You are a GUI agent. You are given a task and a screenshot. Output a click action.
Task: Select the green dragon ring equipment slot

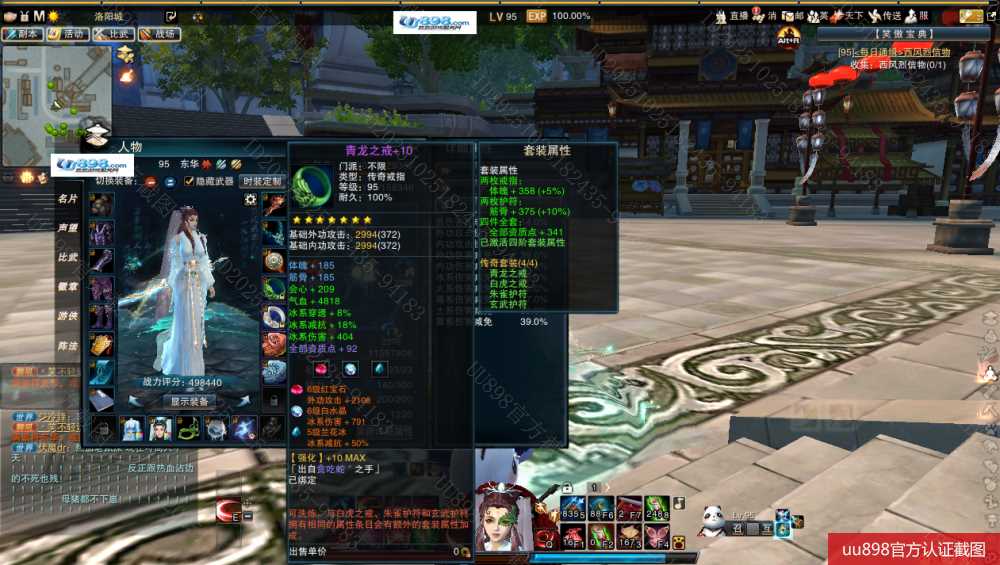coord(274,289)
